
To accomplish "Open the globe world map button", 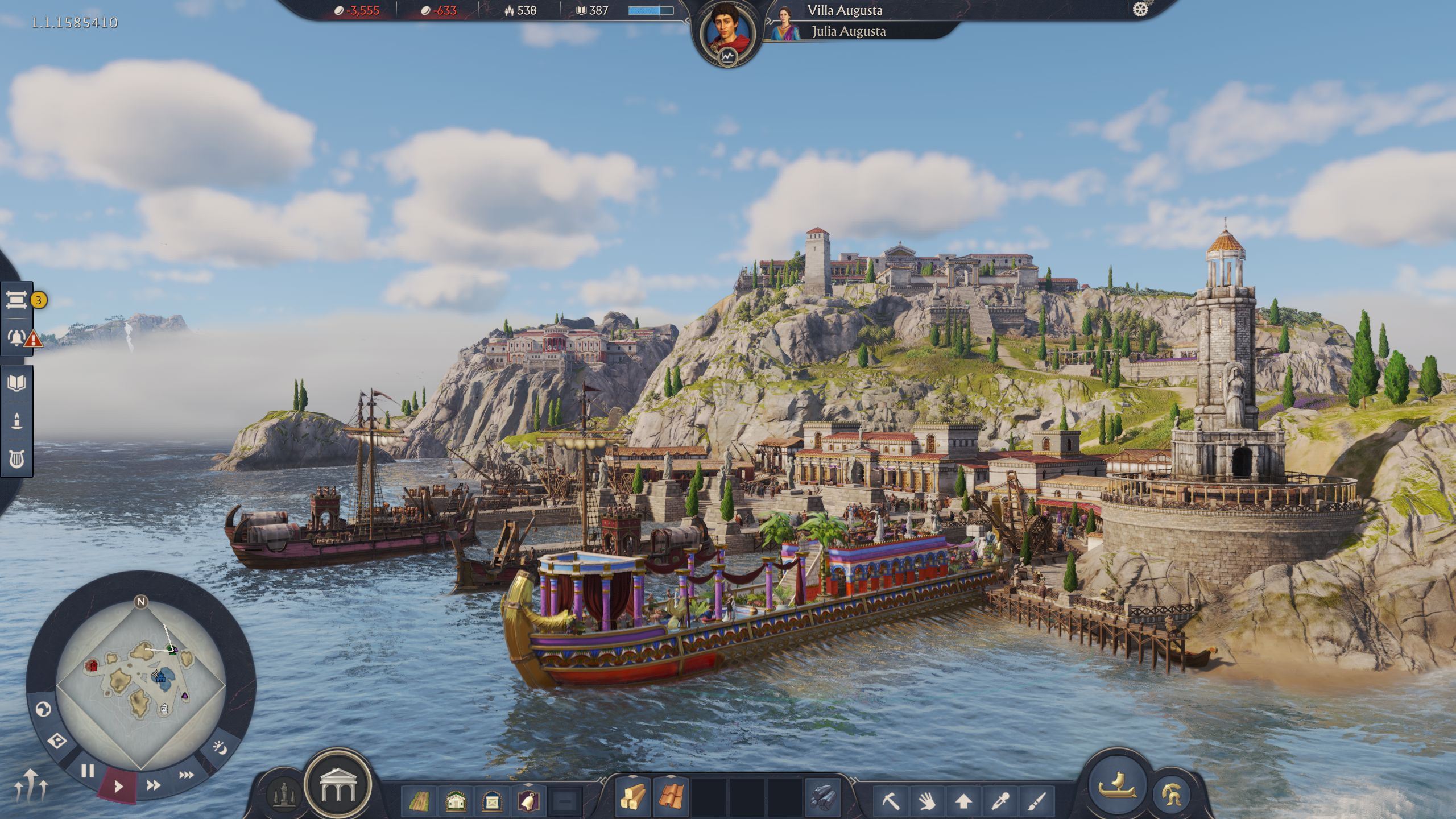I will [44, 709].
